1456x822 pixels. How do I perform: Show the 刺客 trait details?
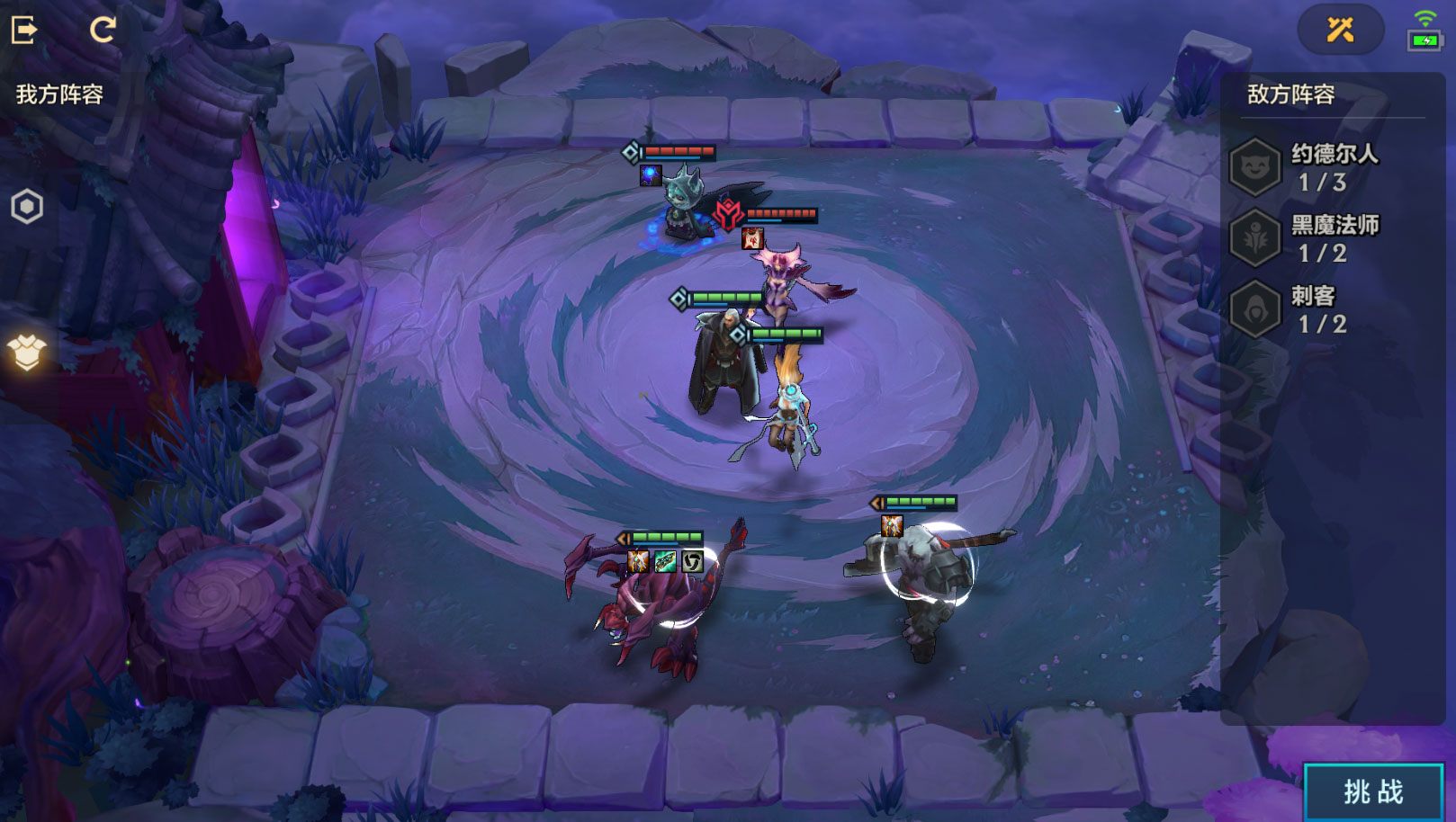1254,309
